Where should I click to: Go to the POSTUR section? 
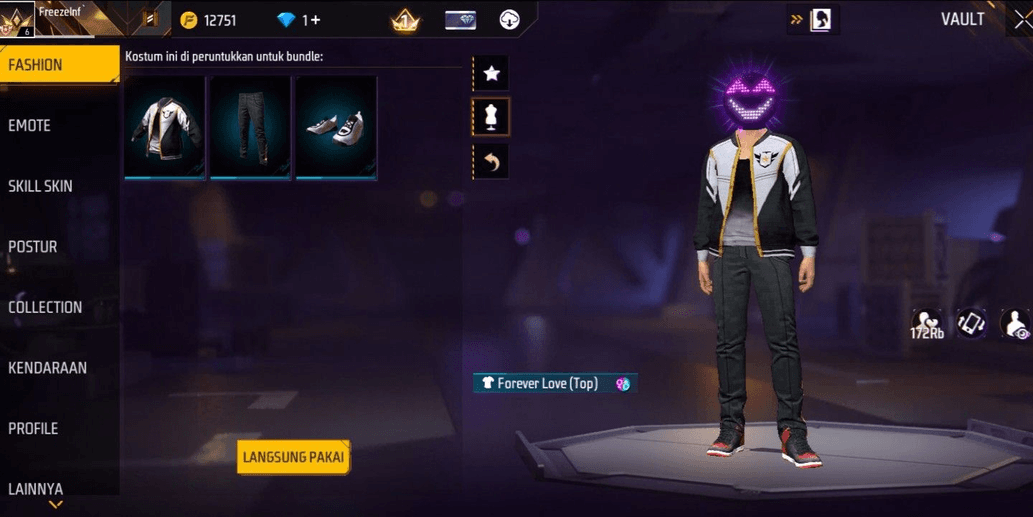tap(33, 247)
